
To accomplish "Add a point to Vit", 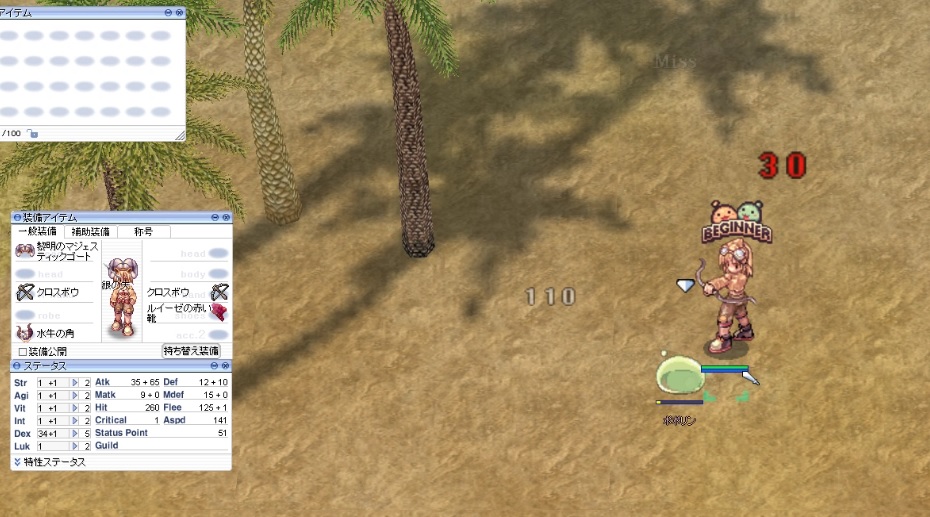I will click(x=74, y=408).
